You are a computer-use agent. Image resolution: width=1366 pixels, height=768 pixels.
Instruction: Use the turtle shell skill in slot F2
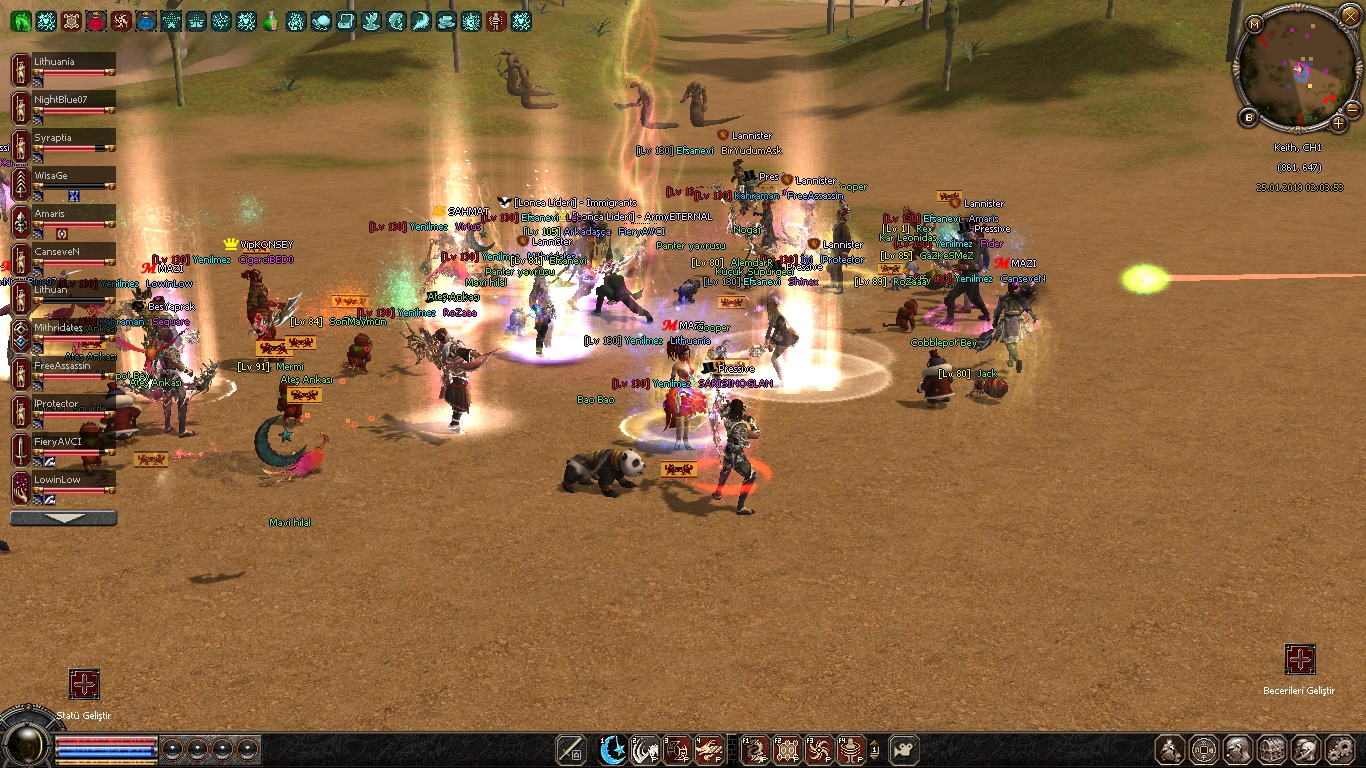point(787,750)
